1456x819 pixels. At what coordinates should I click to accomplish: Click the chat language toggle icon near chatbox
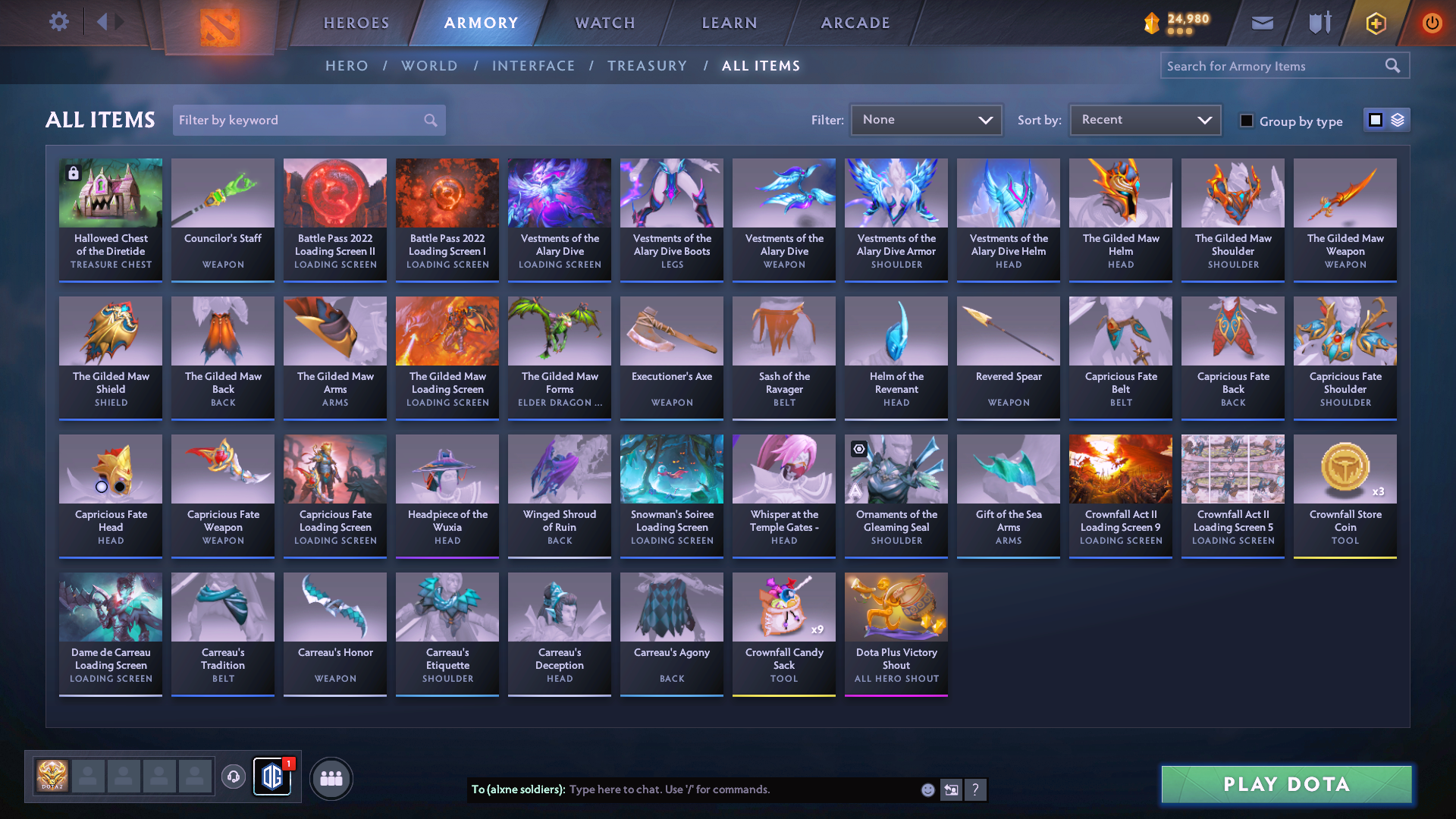click(x=951, y=789)
